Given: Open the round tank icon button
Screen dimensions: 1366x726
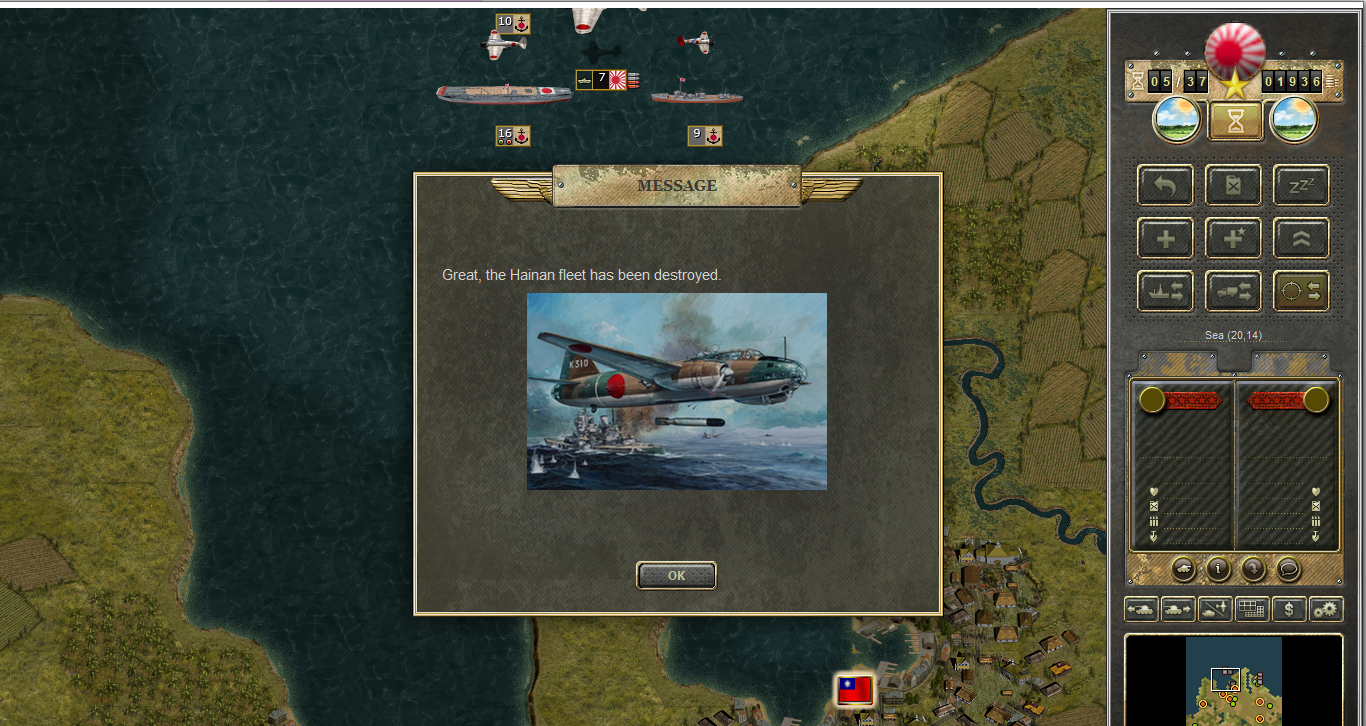Looking at the screenshot, I should (1183, 569).
